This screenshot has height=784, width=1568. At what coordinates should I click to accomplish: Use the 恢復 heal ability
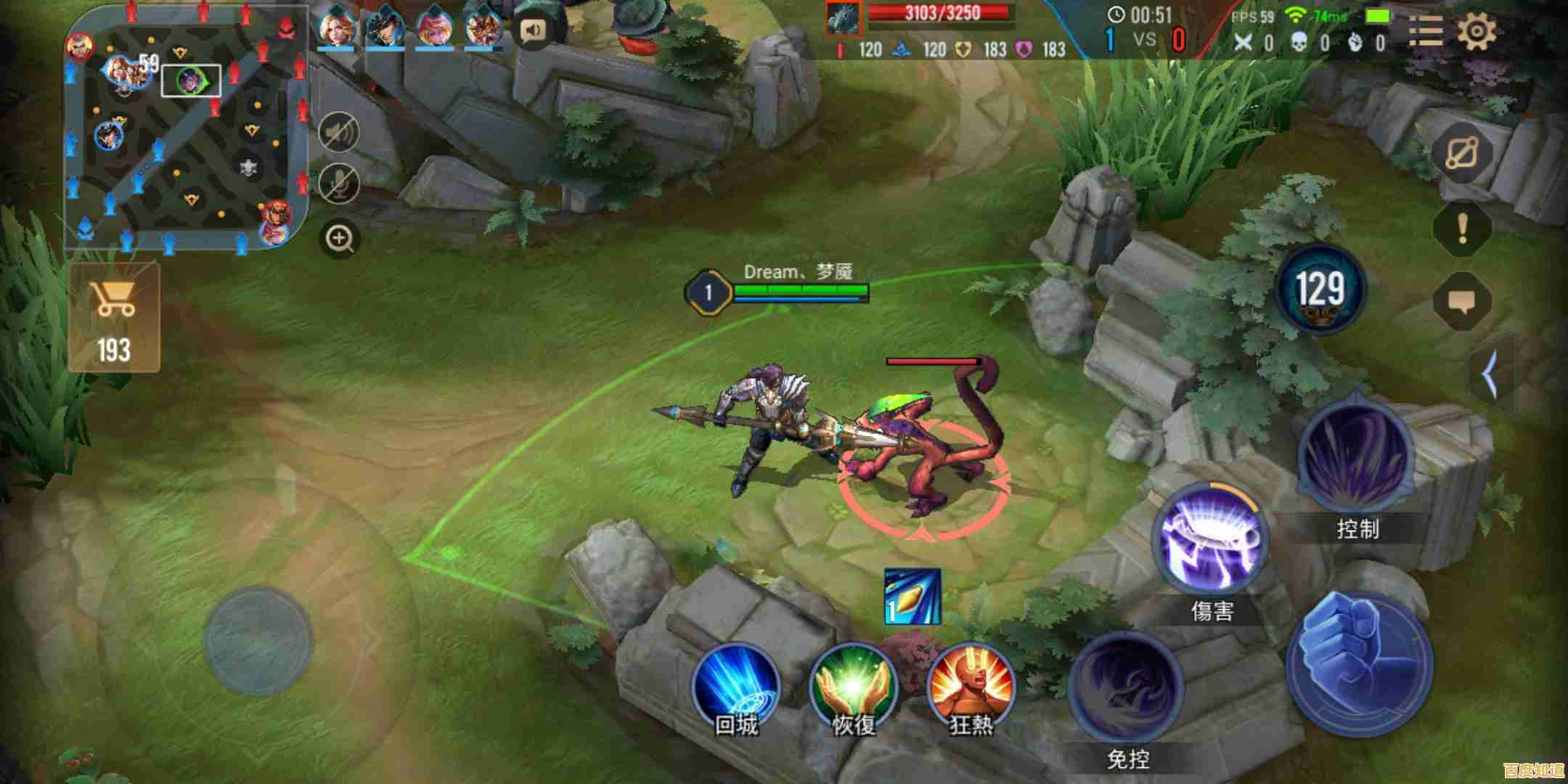[854, 686]
